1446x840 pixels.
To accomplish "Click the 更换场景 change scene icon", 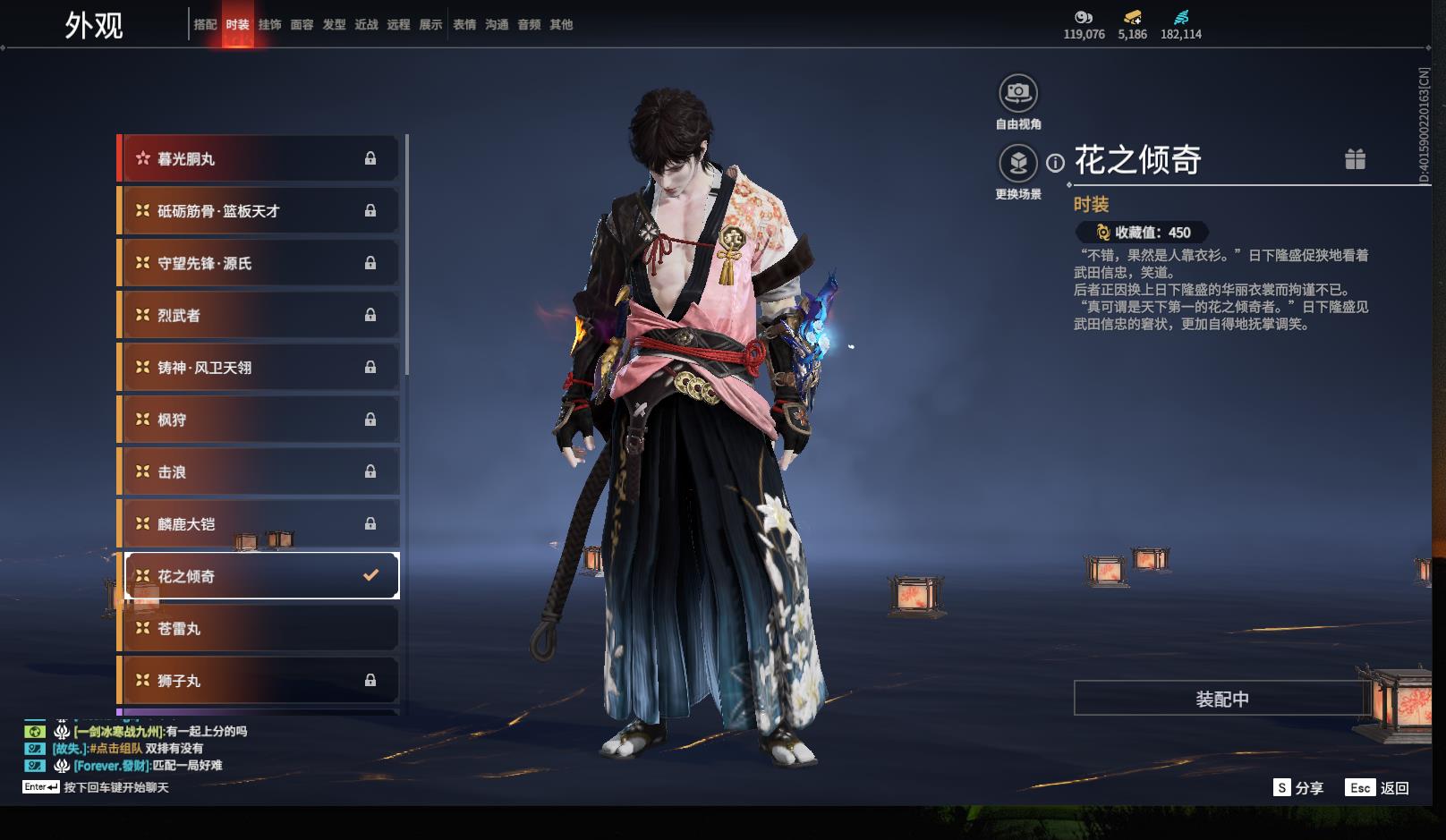I will pyautogui.click(x=1017, y=164).
